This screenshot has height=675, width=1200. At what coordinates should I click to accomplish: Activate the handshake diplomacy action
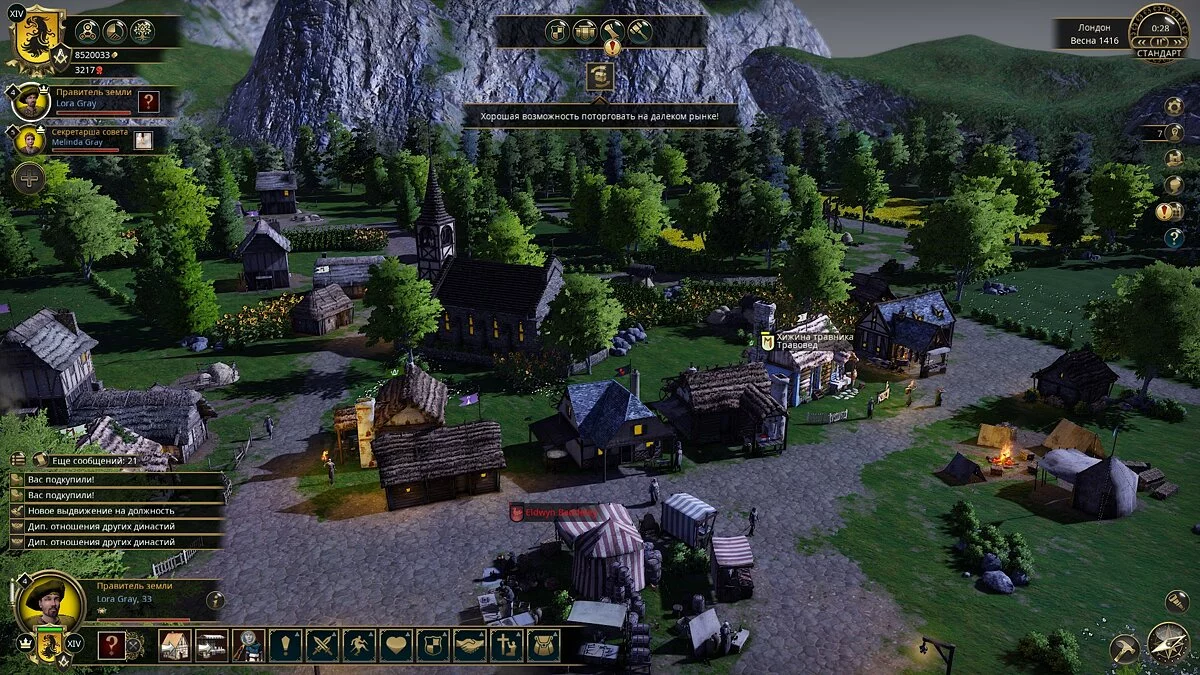click(x=470, y=645)
